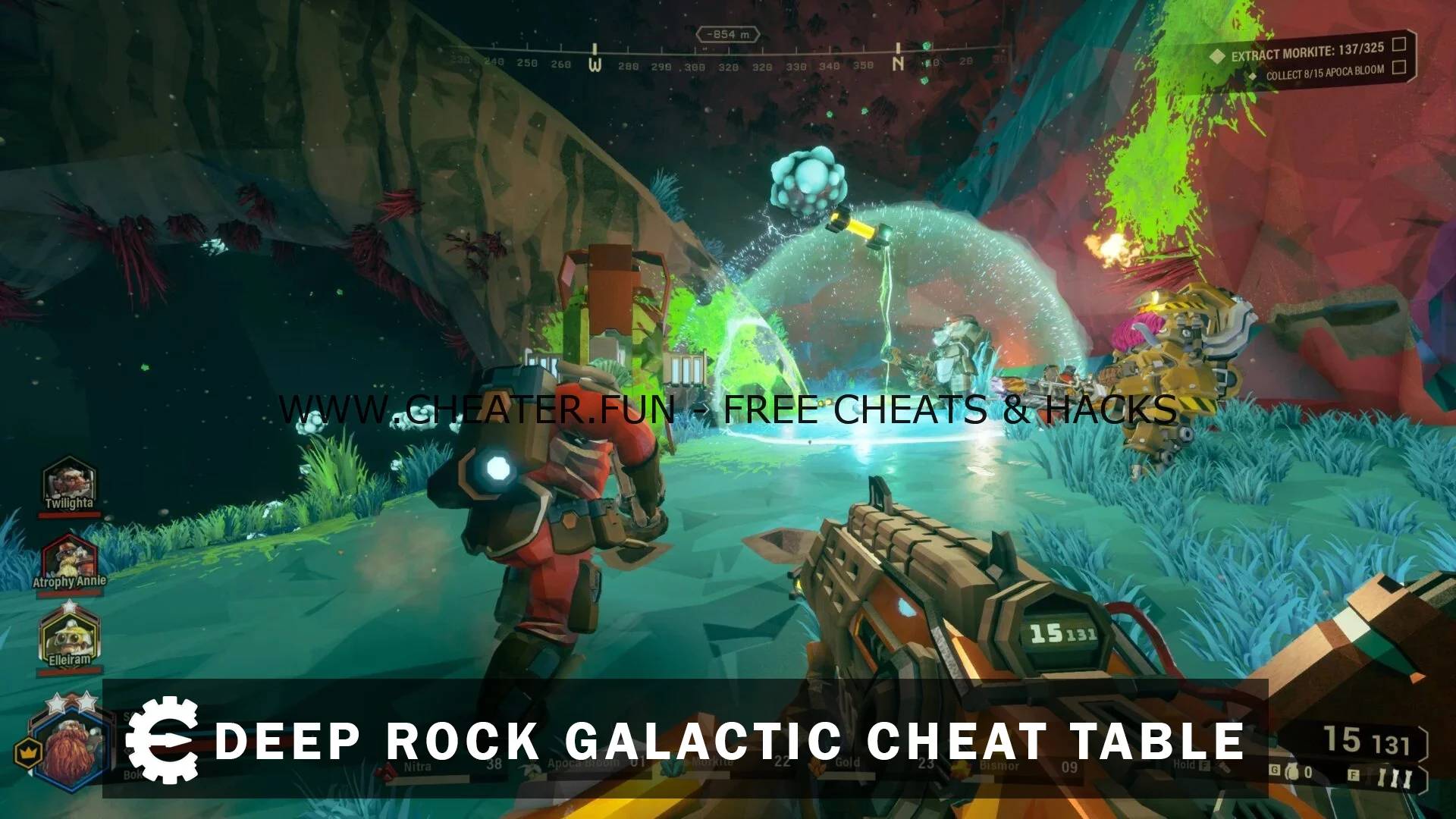Click the grenade icon beside the G key
This screenshot has width=1456, height=819.
(x=1293, y=770)
